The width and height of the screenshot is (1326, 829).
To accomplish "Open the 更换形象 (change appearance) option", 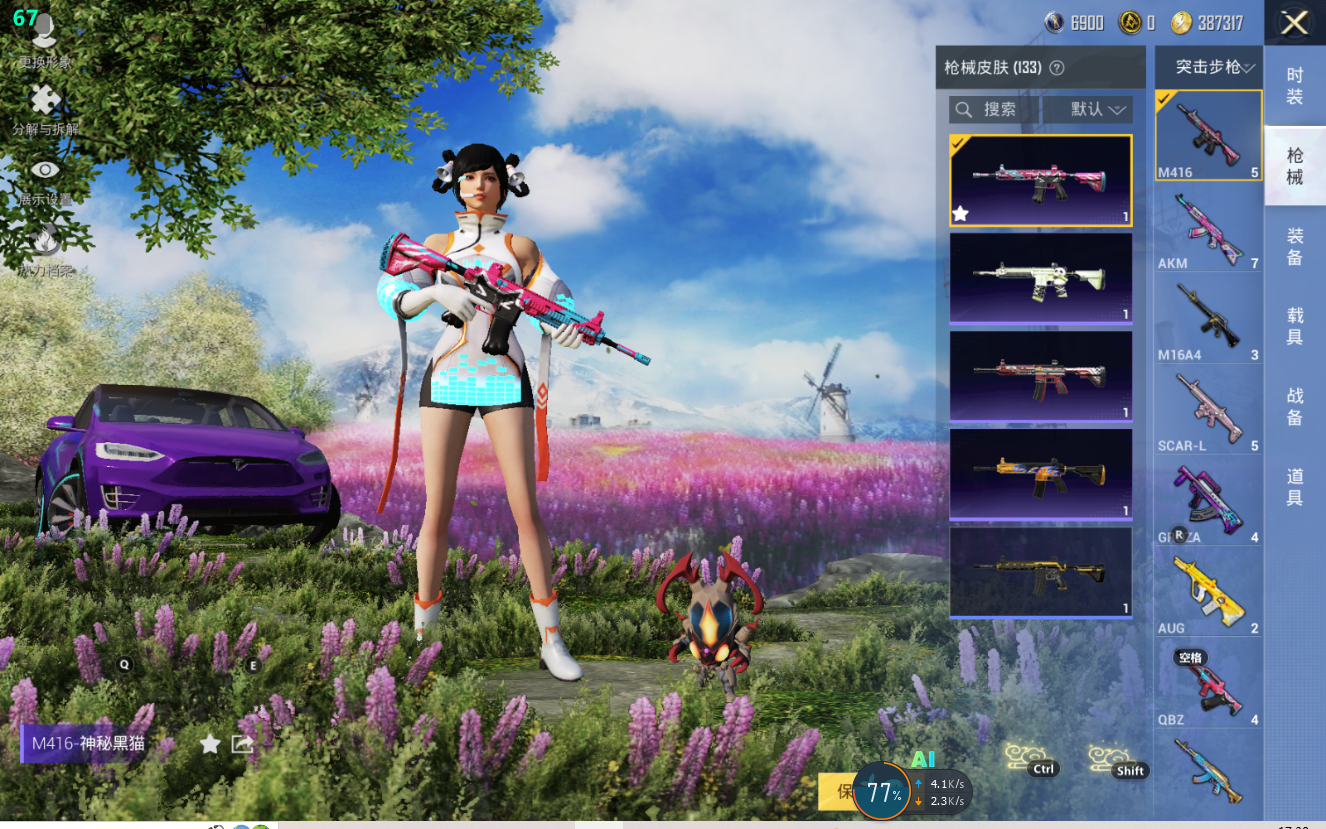I will pos(45,40).
